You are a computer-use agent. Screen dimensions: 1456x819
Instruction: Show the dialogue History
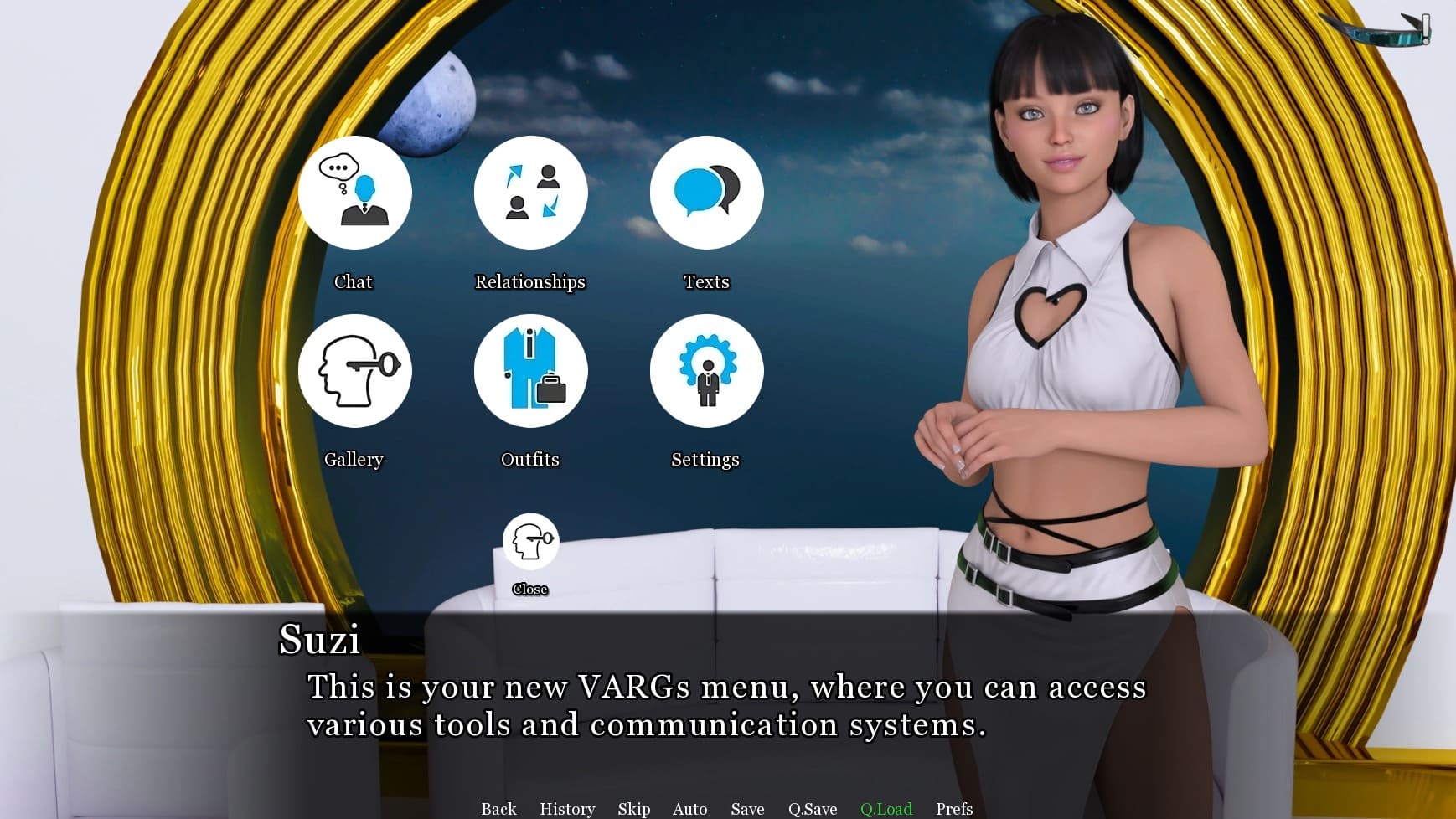(x=567, y=809)
